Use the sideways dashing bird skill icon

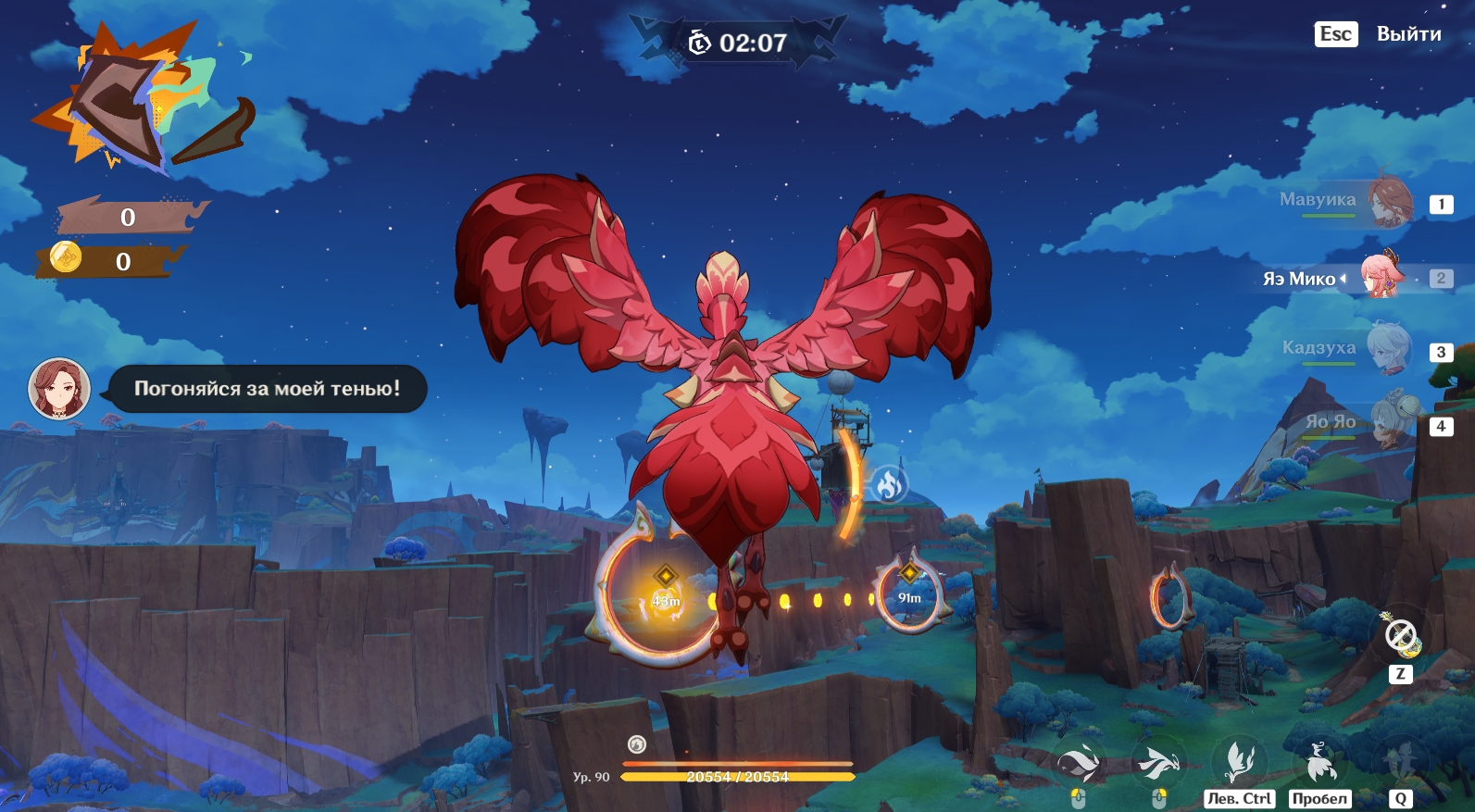click(x=1158, y=763)
